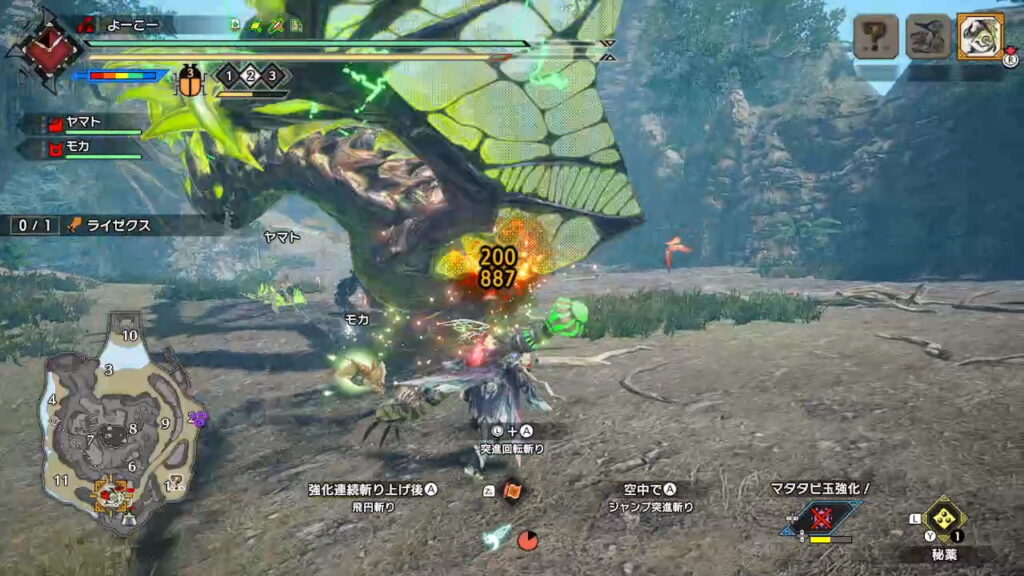Viewport: 1024px width, 576px height.
Task: Choose the middle monster target icon
Action: click(x=928, y=38)
